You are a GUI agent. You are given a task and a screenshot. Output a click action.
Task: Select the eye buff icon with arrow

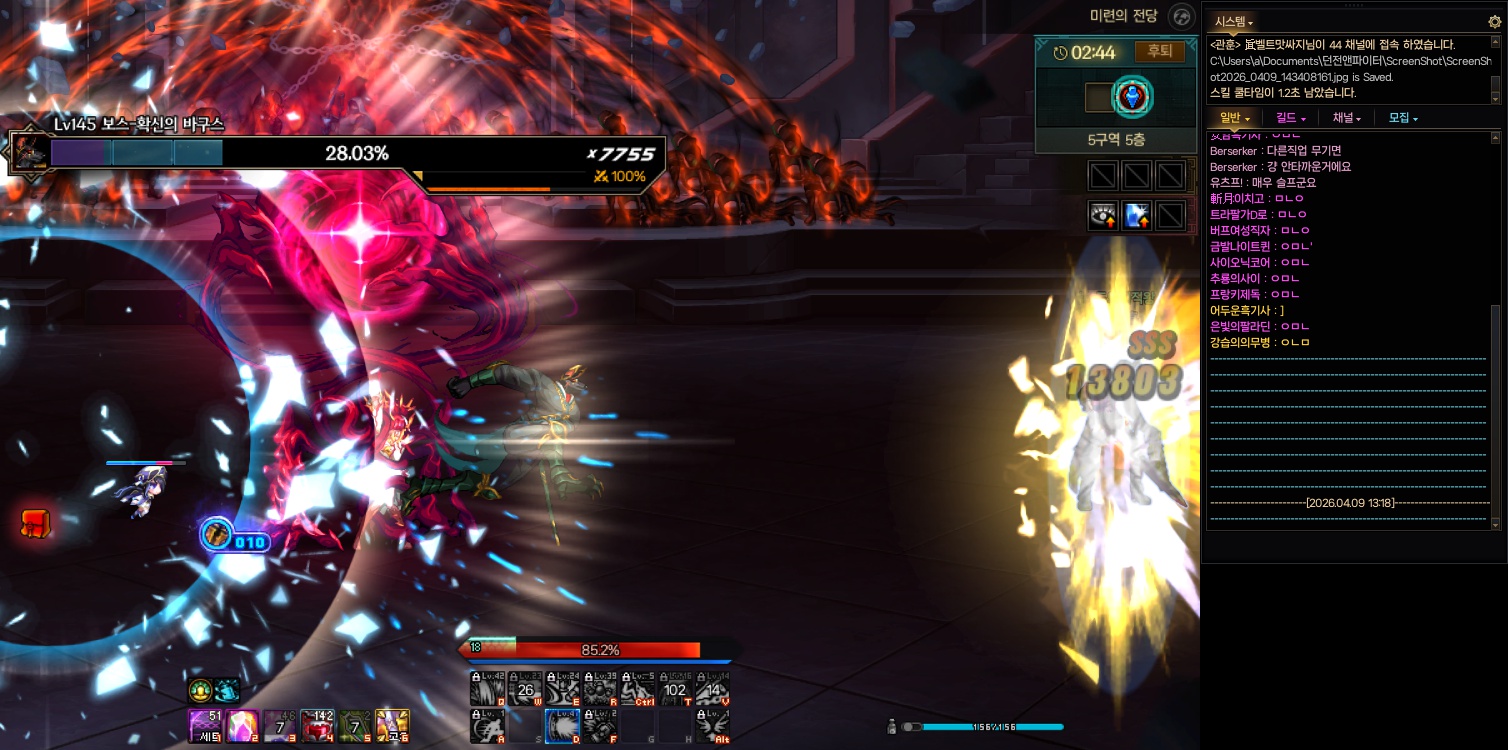tap(1104, 215)
